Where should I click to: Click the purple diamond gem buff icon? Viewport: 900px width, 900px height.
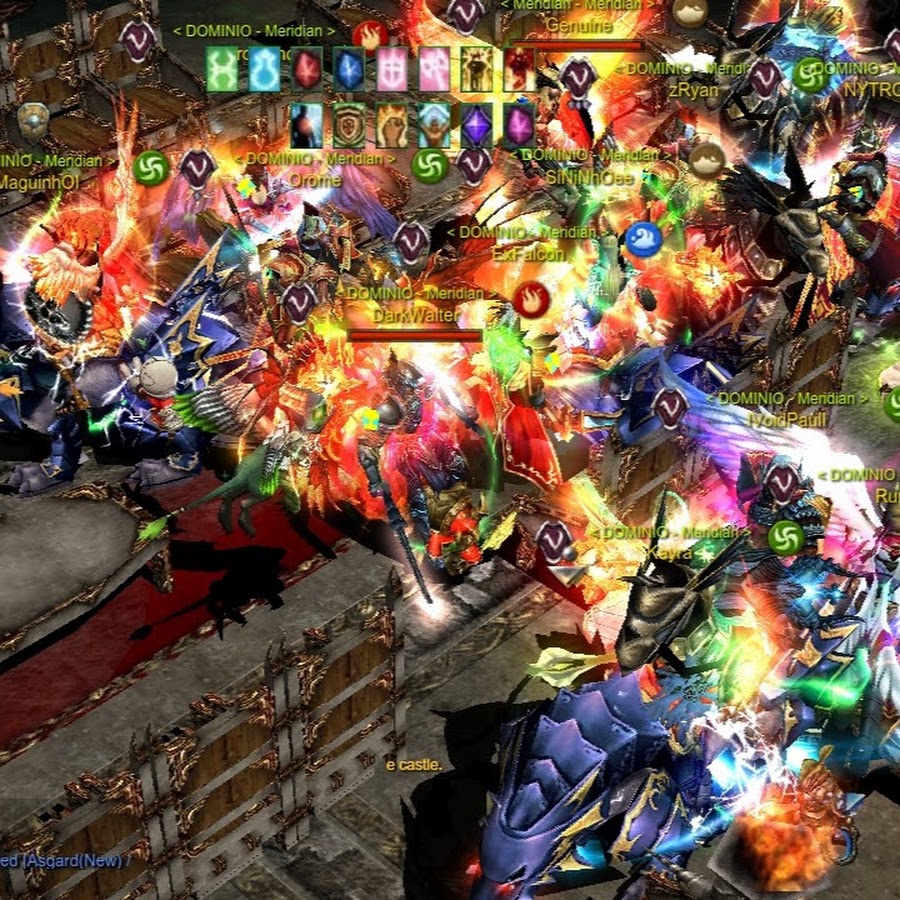477,126
